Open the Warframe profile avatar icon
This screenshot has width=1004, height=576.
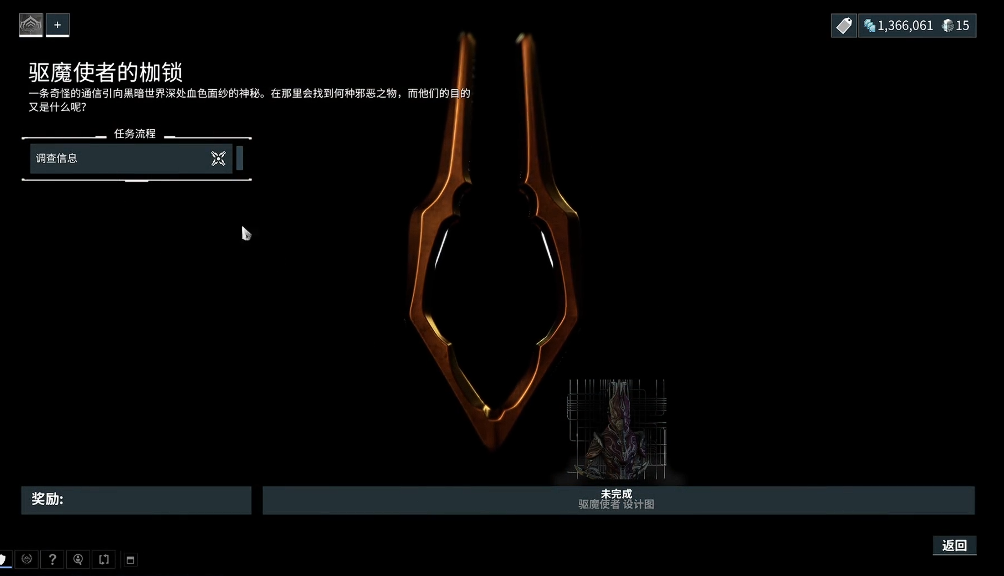click(x=31, y=25)
